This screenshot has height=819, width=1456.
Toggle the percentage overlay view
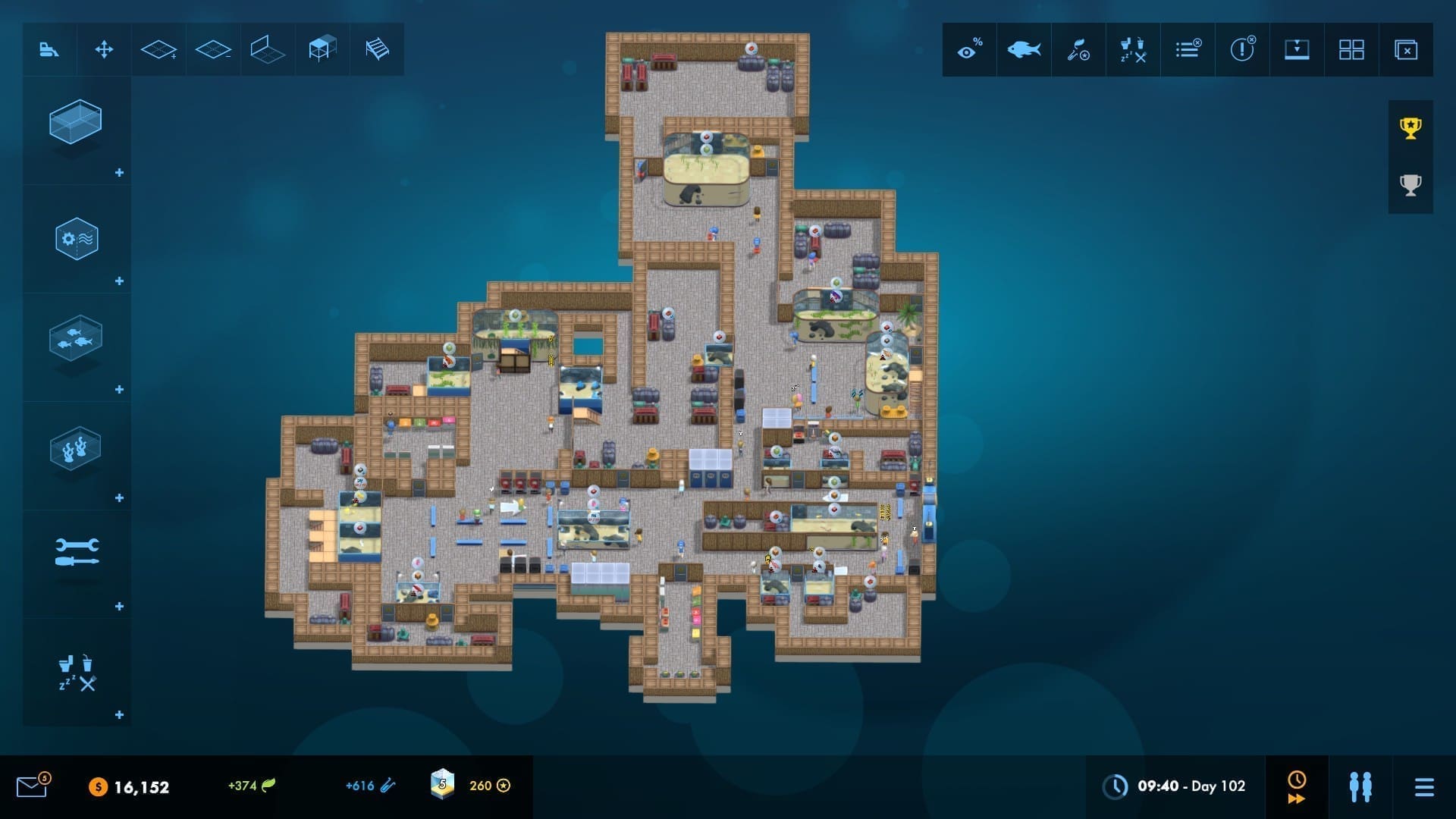point(969,49)
